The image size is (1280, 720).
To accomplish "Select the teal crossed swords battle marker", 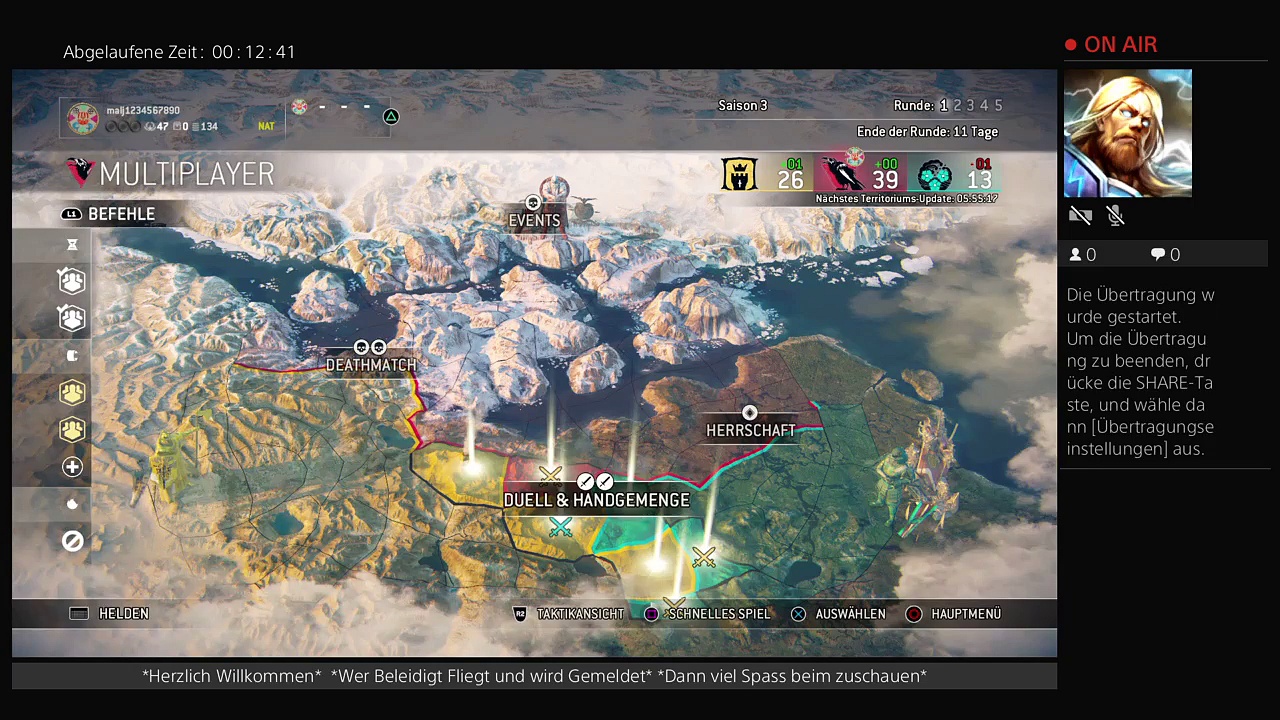I will pyautogui.click(x=560, y=527).
